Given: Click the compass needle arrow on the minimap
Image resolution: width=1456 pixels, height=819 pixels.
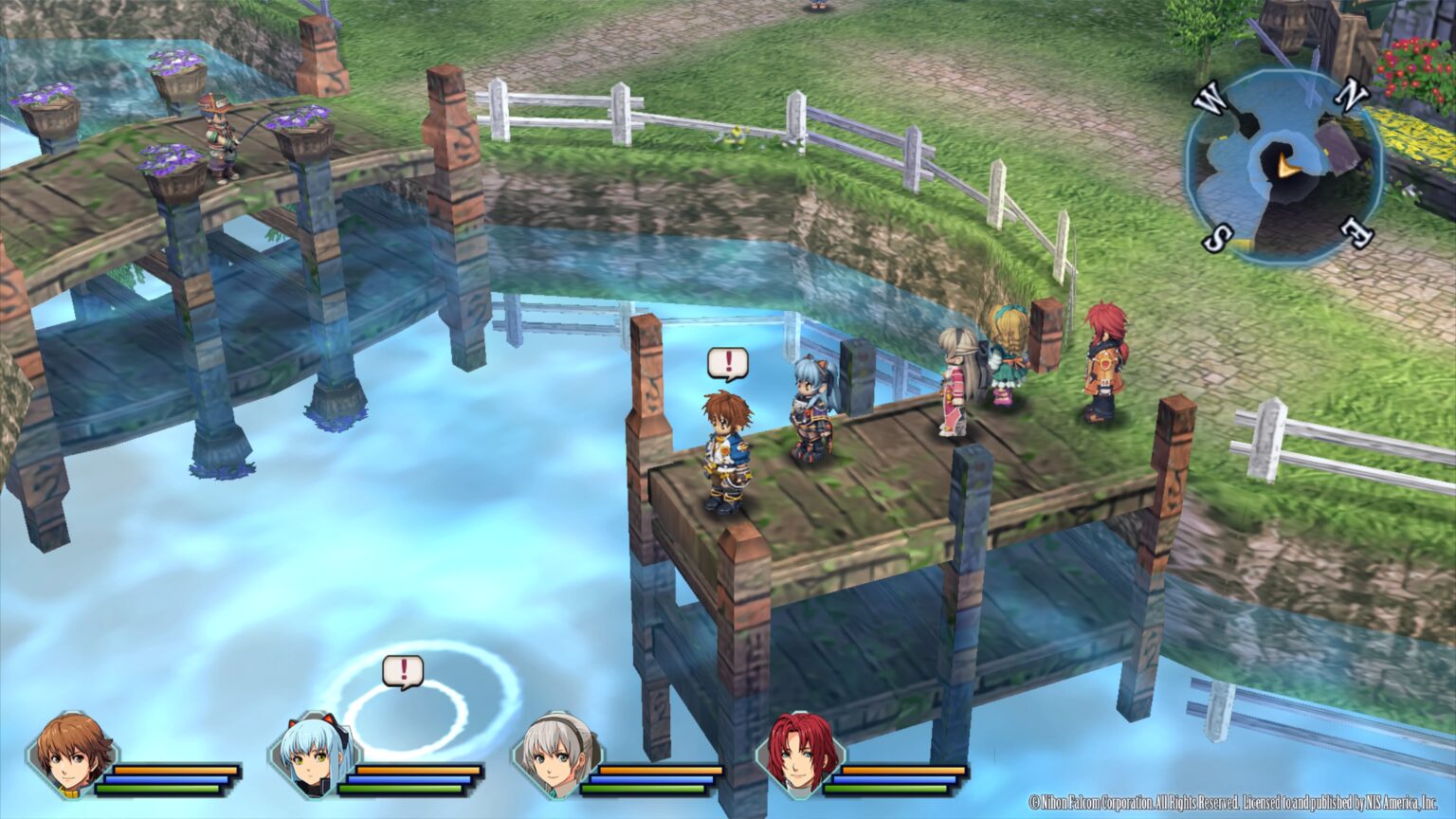Looking at the screenshot, I should tap(1284, 164).
